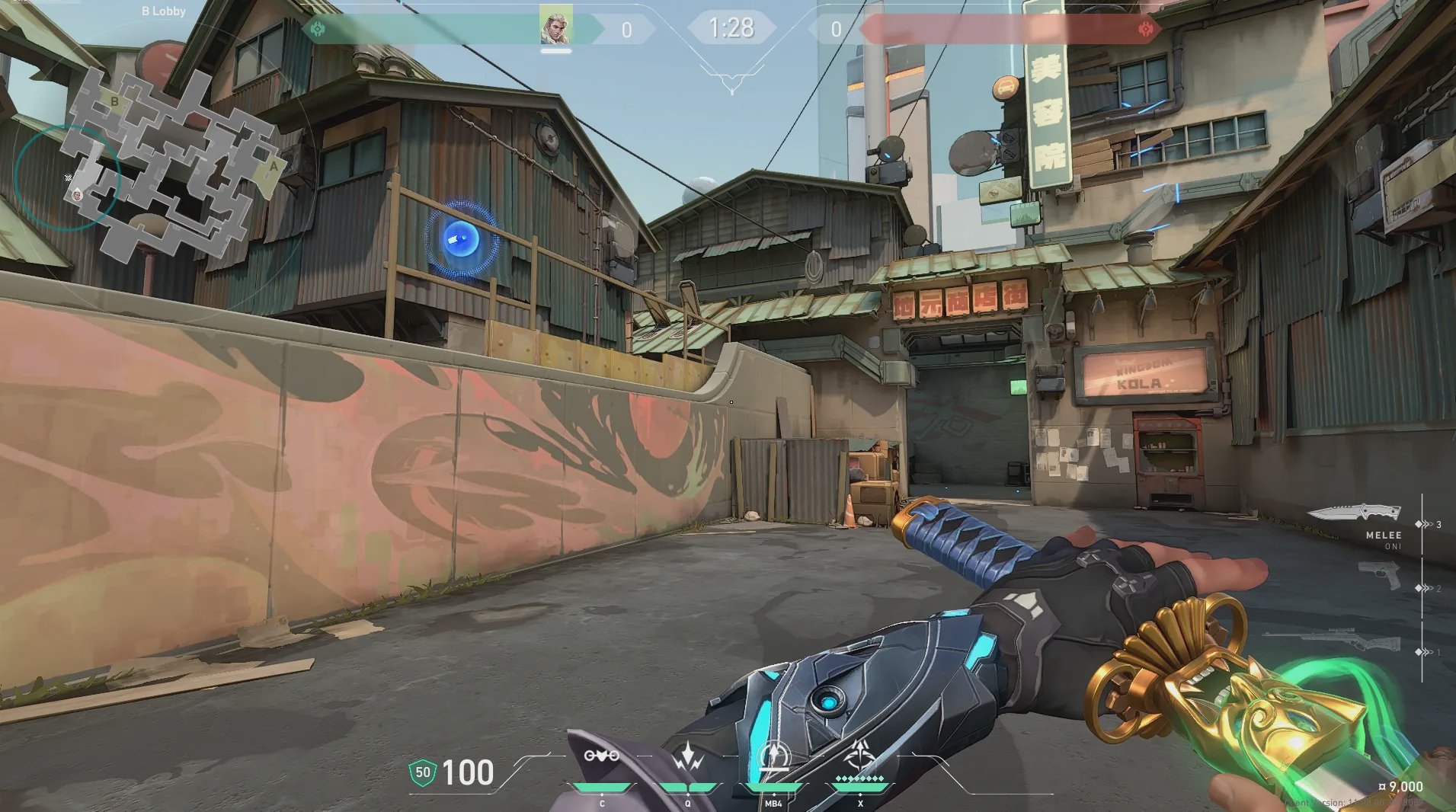The height and width of the screenshot is (812, 1456).
Task: Choose the Recon Bolt ability icon
Action: pos(773,756)
